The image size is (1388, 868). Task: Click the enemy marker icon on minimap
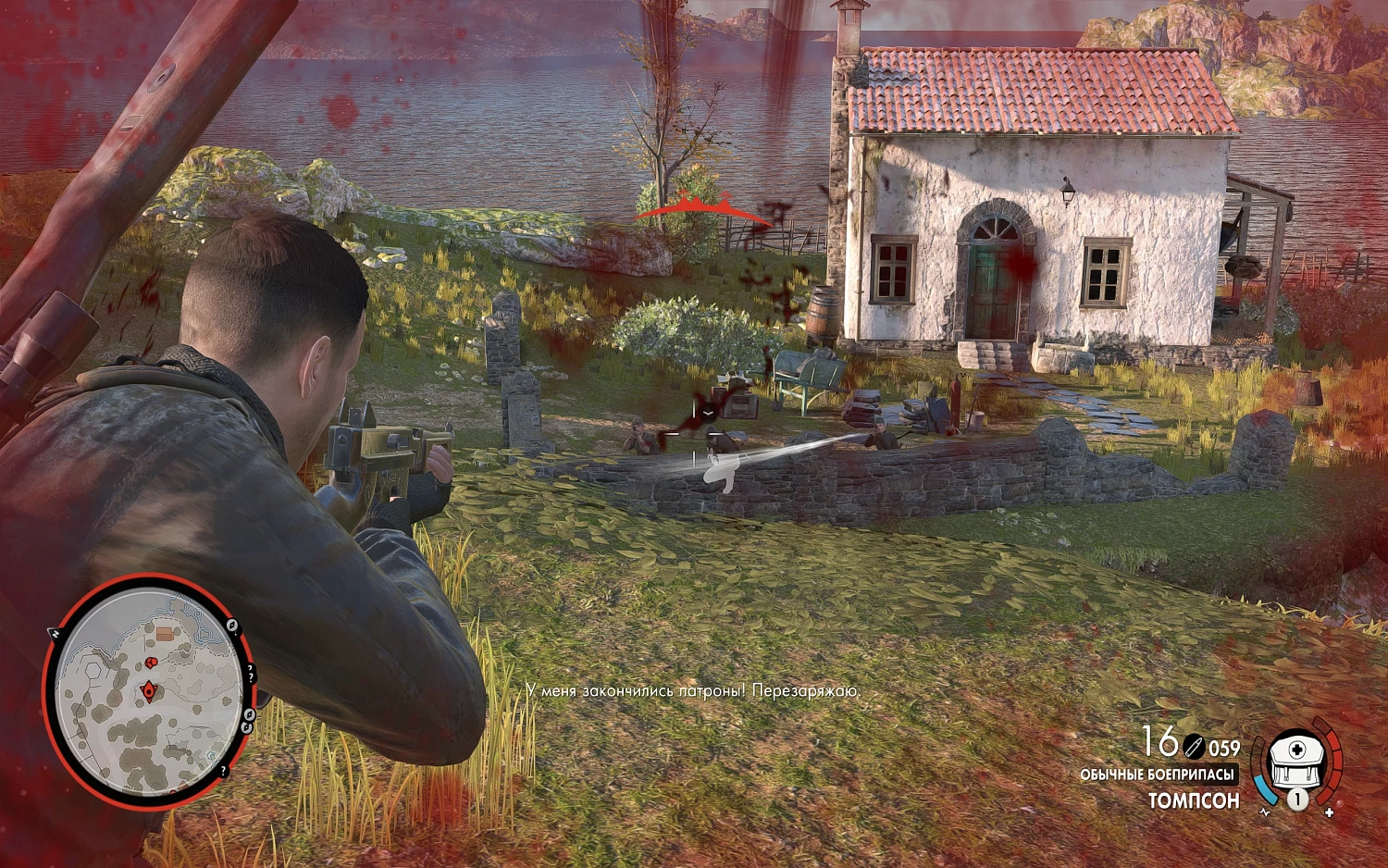pos(151,662)
